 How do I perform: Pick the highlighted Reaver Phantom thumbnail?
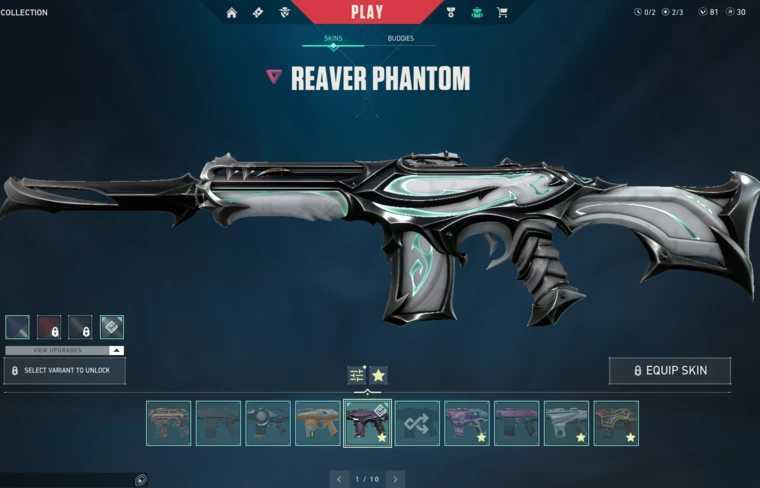(367, 423)
